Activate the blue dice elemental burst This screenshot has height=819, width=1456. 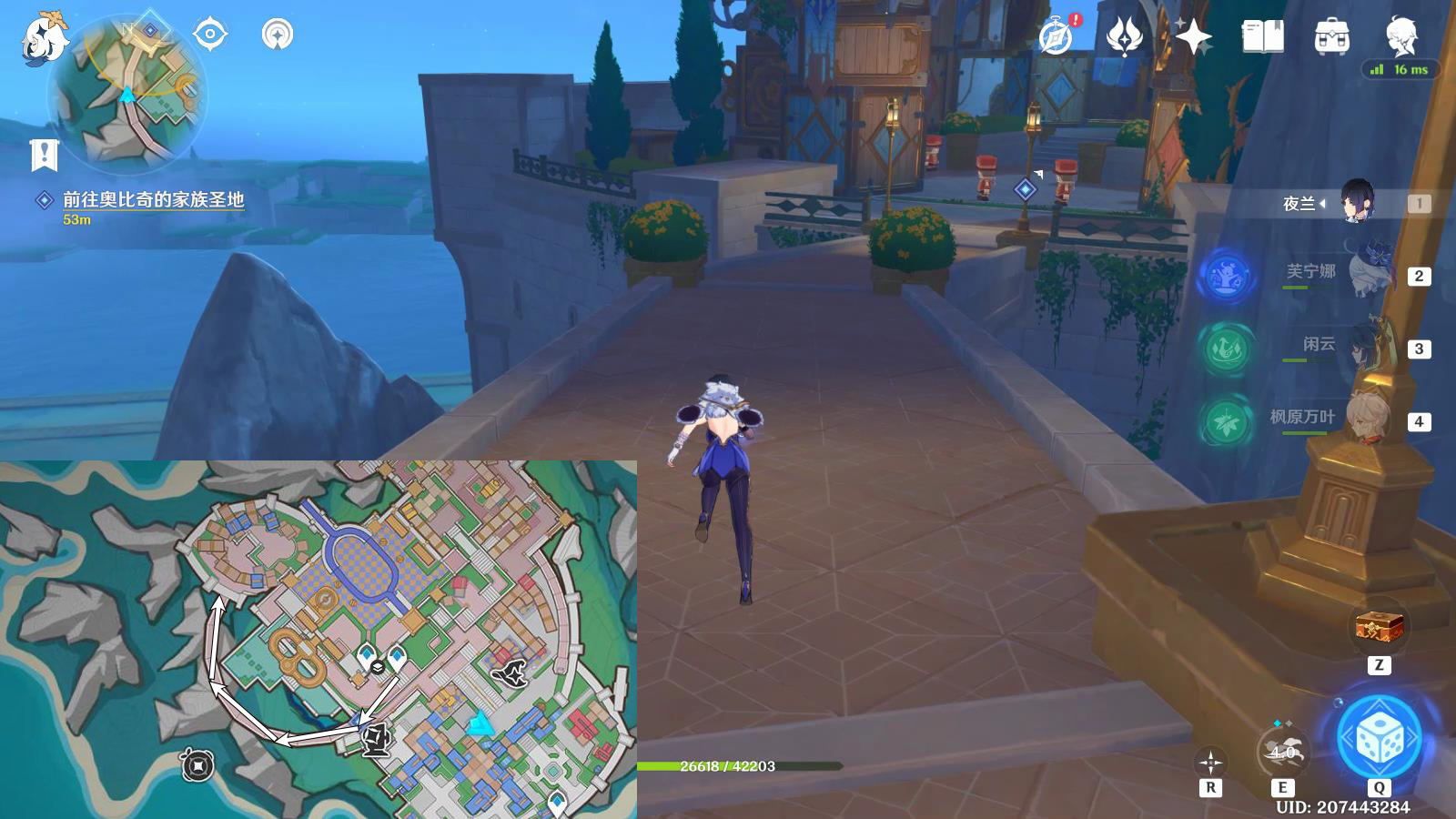pos(1379,739)
